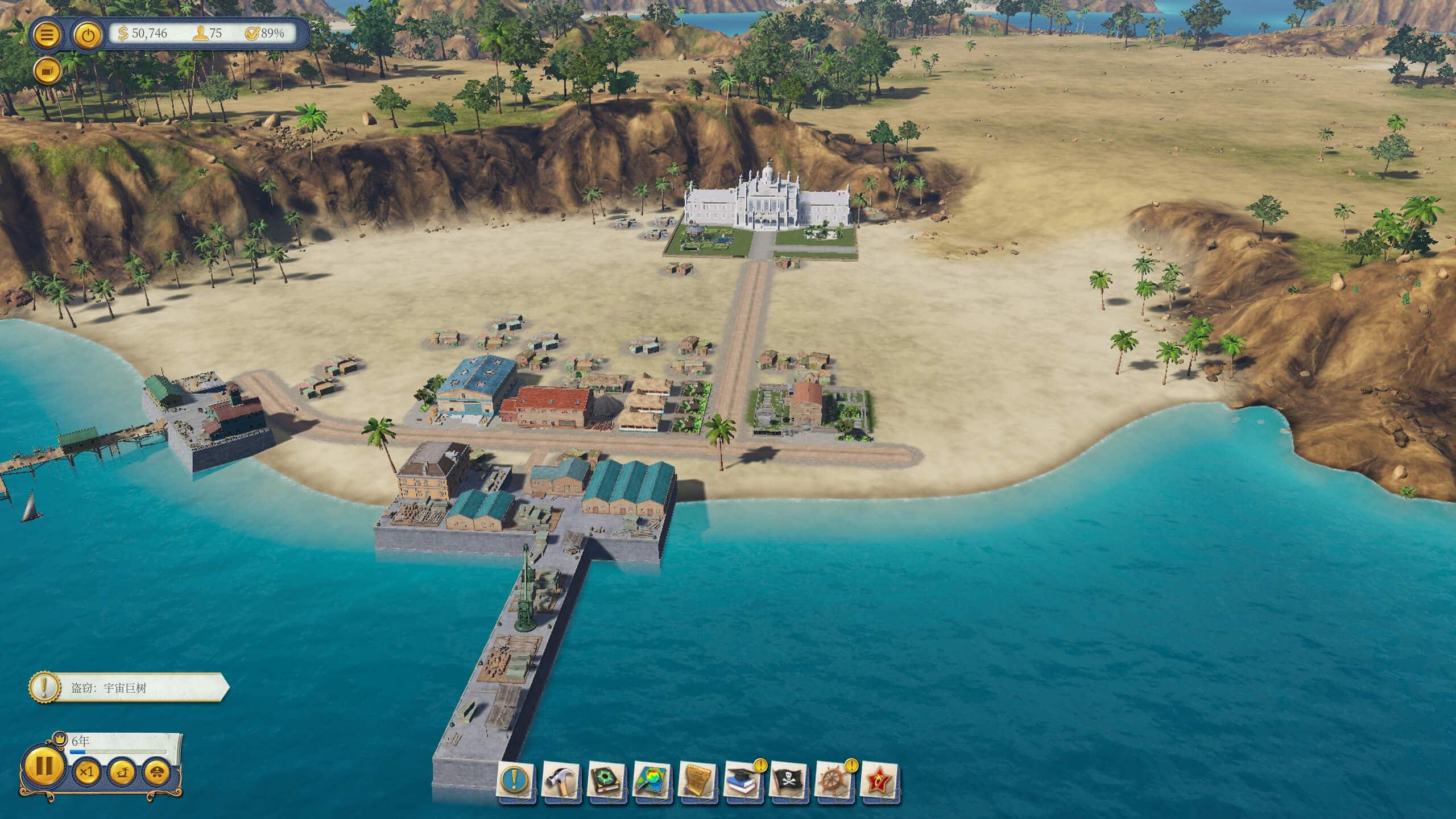
Task: Click the small crown badge above pause
Action: pos(57,738)
